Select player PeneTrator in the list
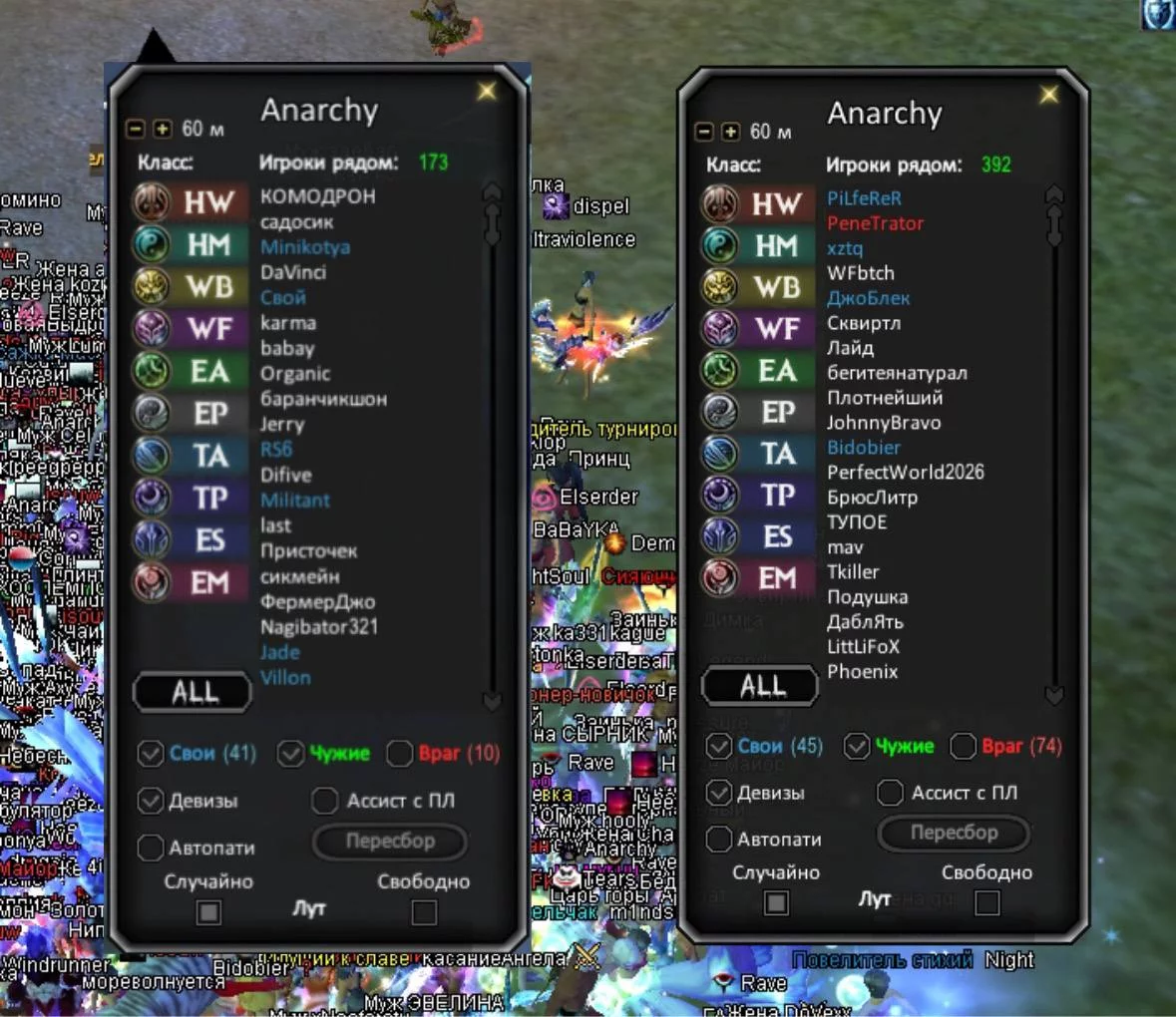The height and width of the screenshot is (1017, 1176). point(875,223)
